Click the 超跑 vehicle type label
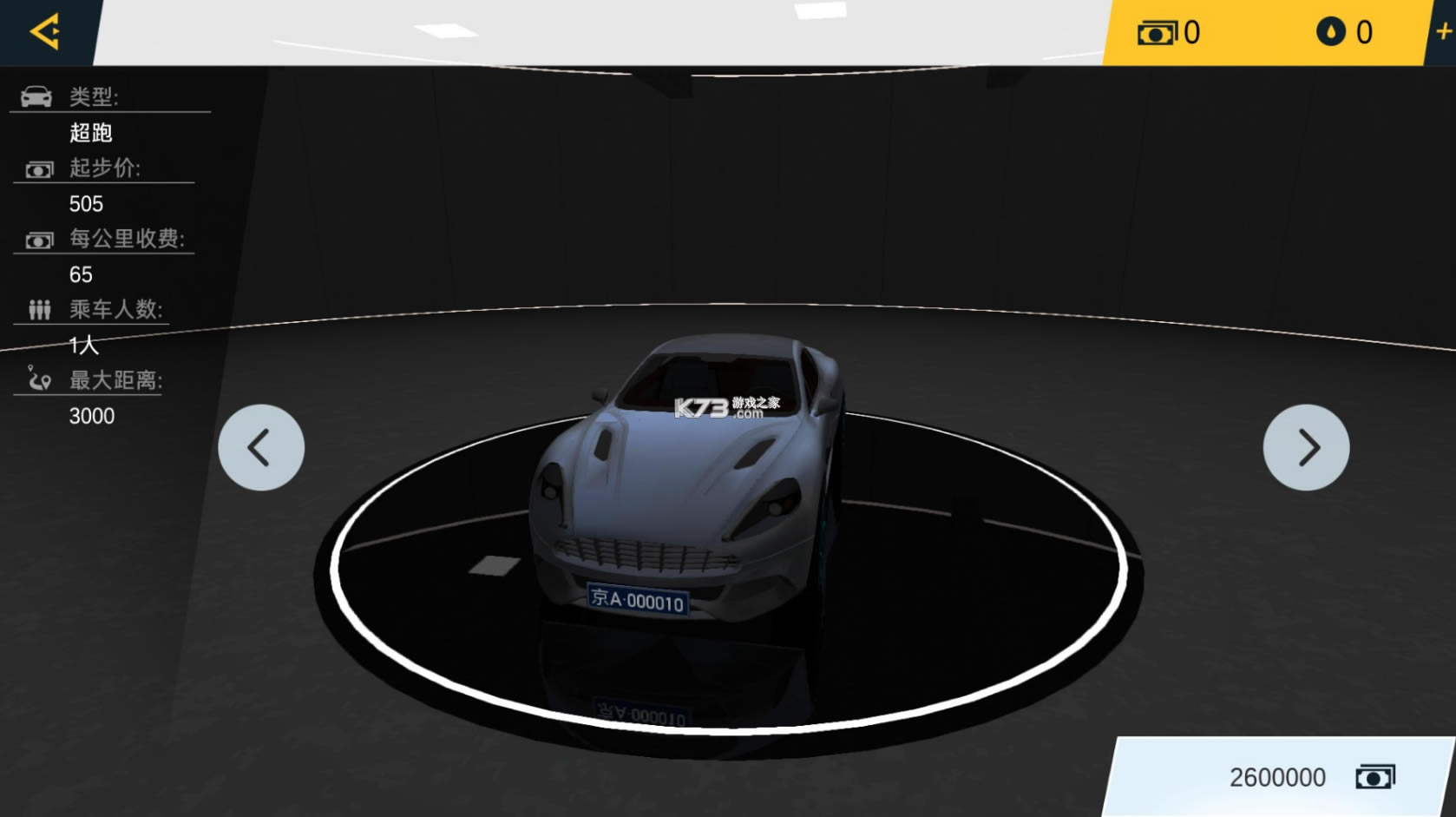The height and width of the screenshot is (817, 1456). 92,133
